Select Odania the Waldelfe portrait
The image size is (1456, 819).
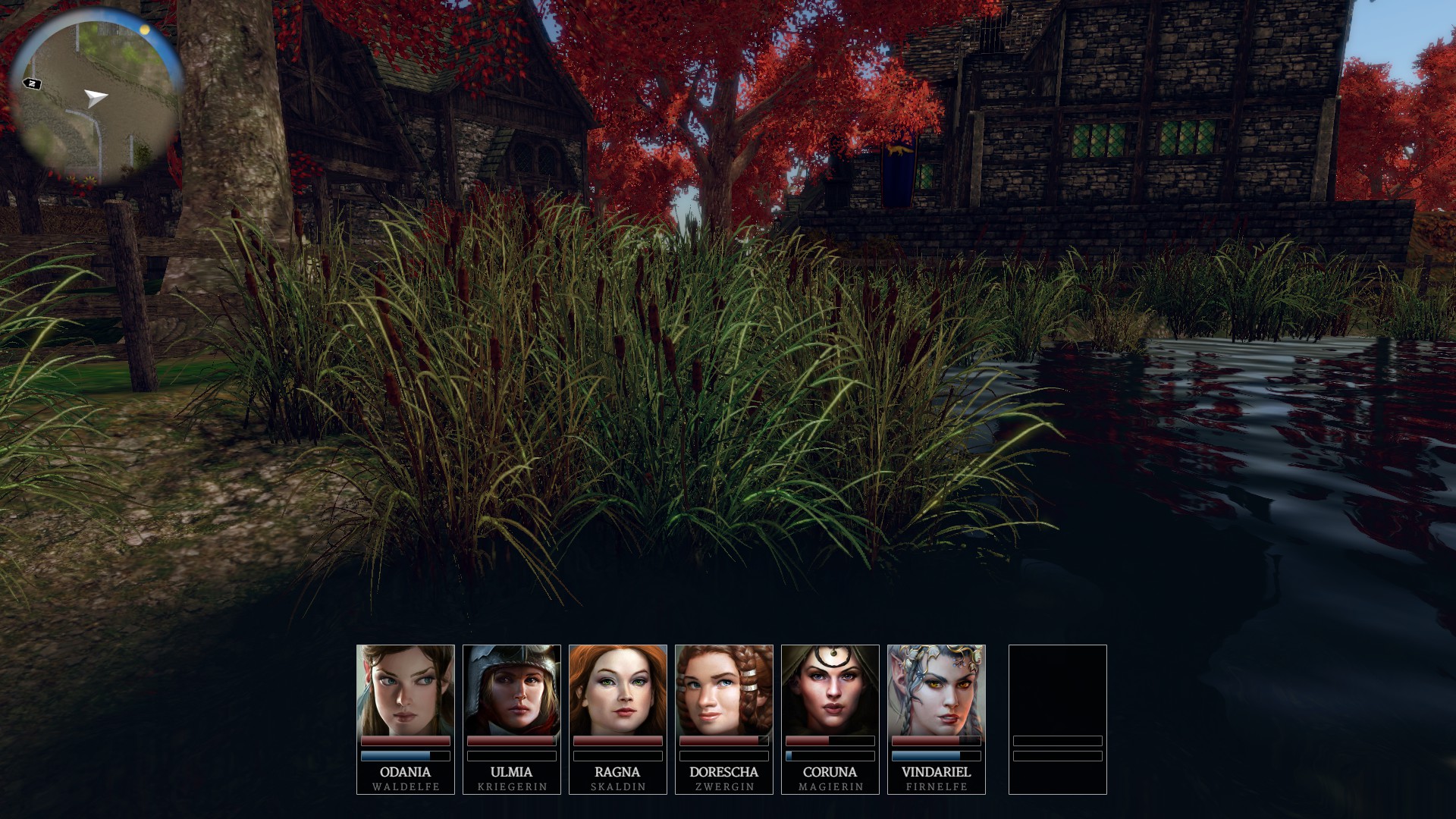click(x=406, y=690)
